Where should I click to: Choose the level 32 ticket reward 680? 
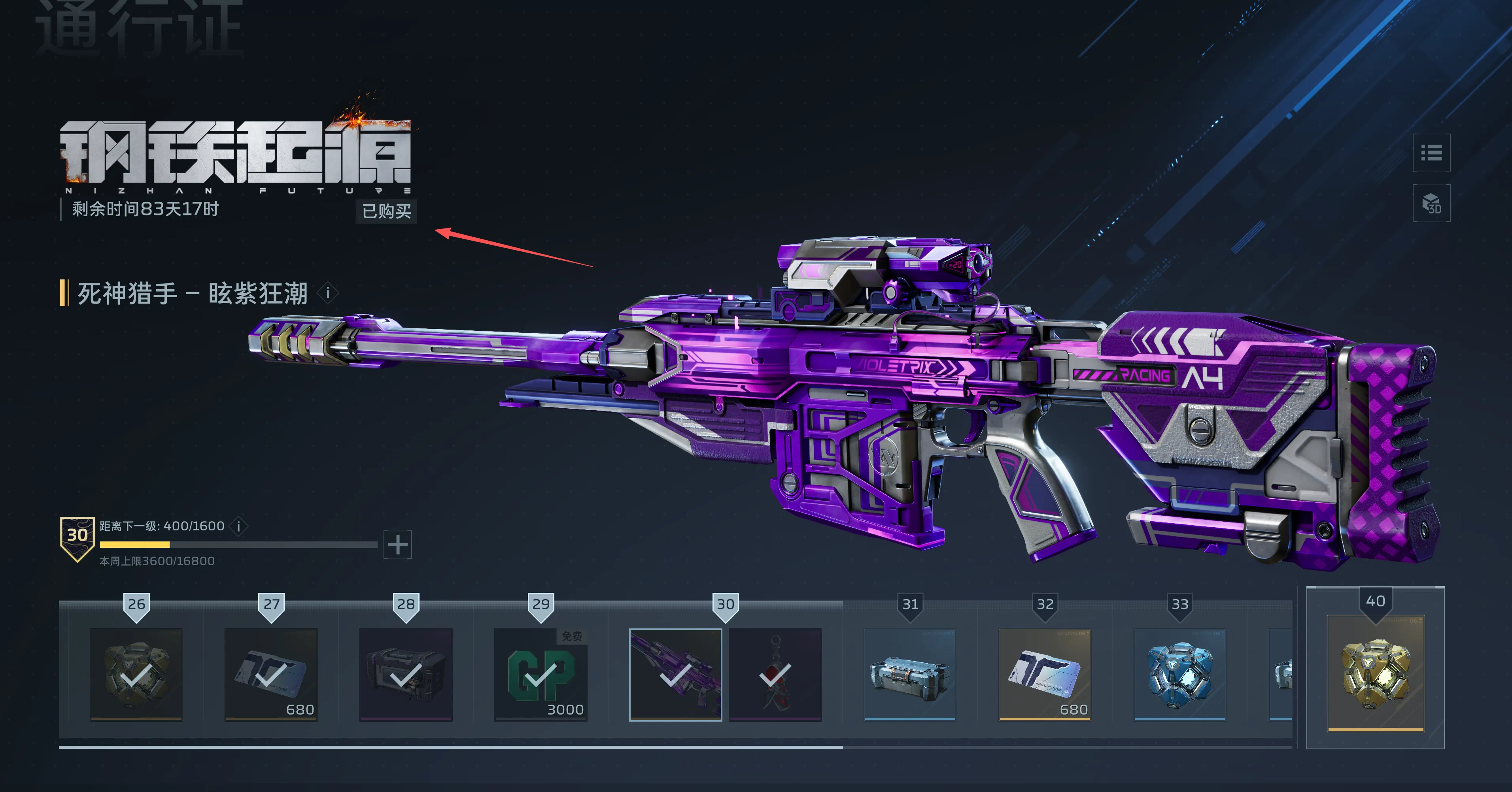(1045, 674)
